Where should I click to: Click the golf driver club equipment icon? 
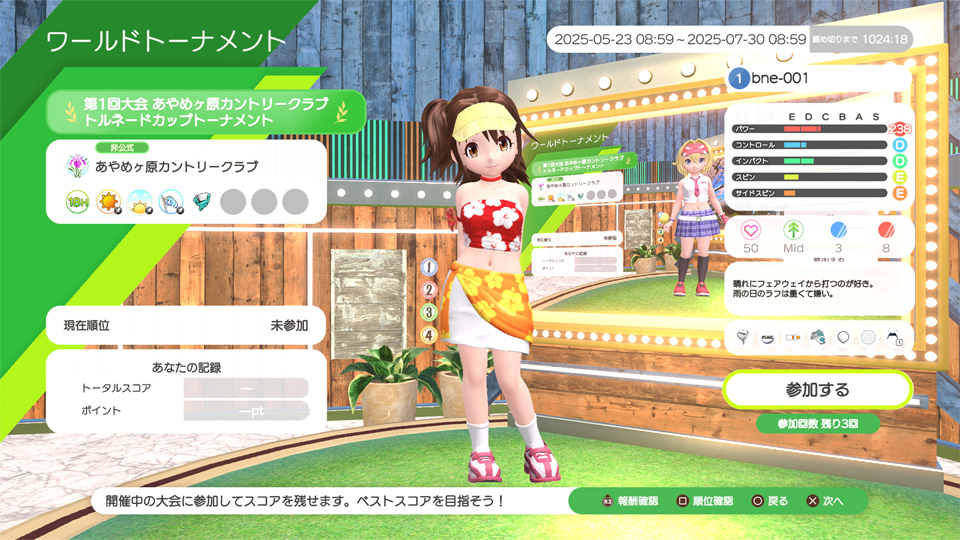[x=743, y=337]
